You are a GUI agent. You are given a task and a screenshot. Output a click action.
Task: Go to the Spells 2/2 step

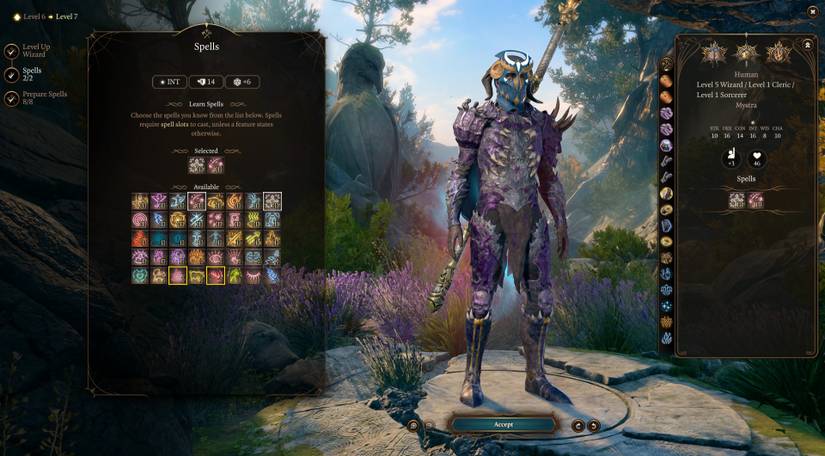10,75
